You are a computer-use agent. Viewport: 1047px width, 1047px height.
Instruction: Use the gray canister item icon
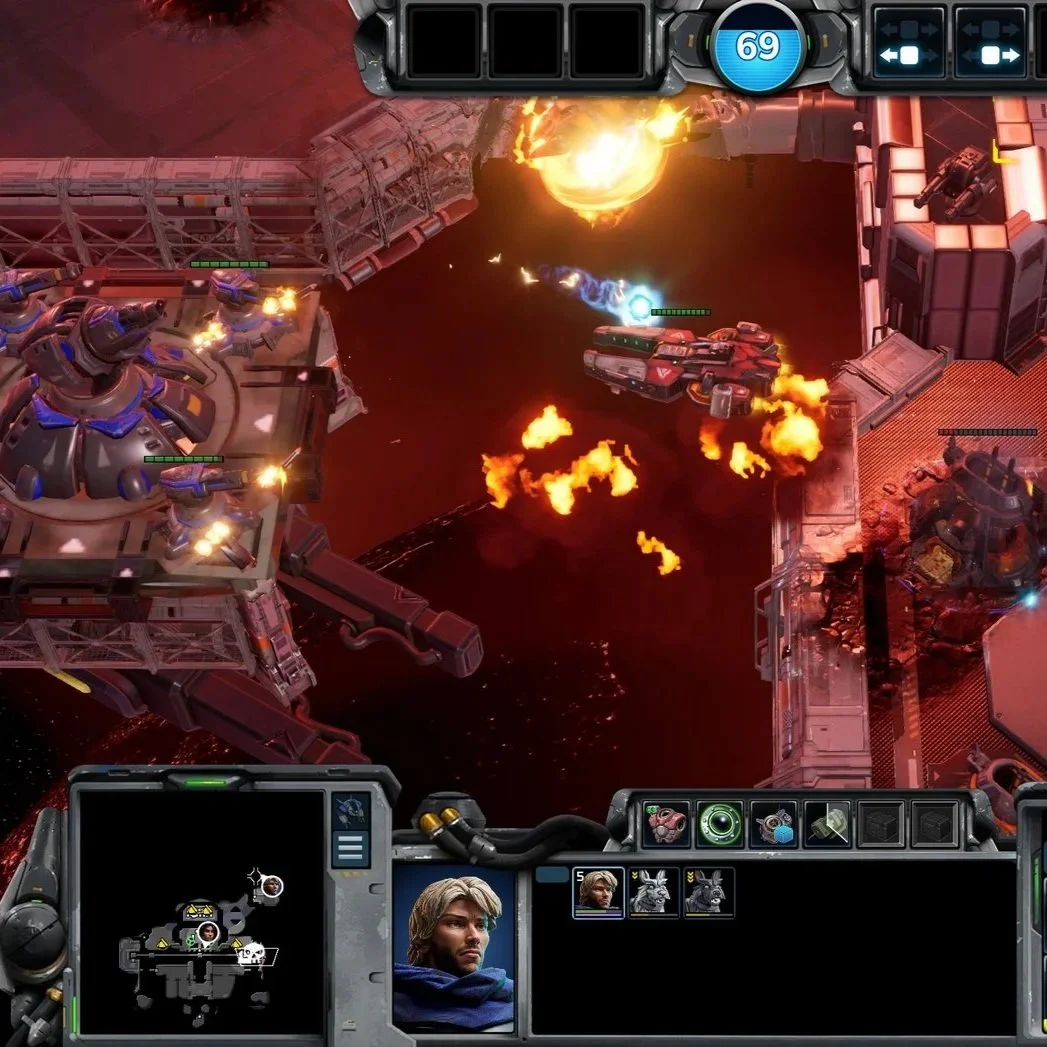(827, 825)
